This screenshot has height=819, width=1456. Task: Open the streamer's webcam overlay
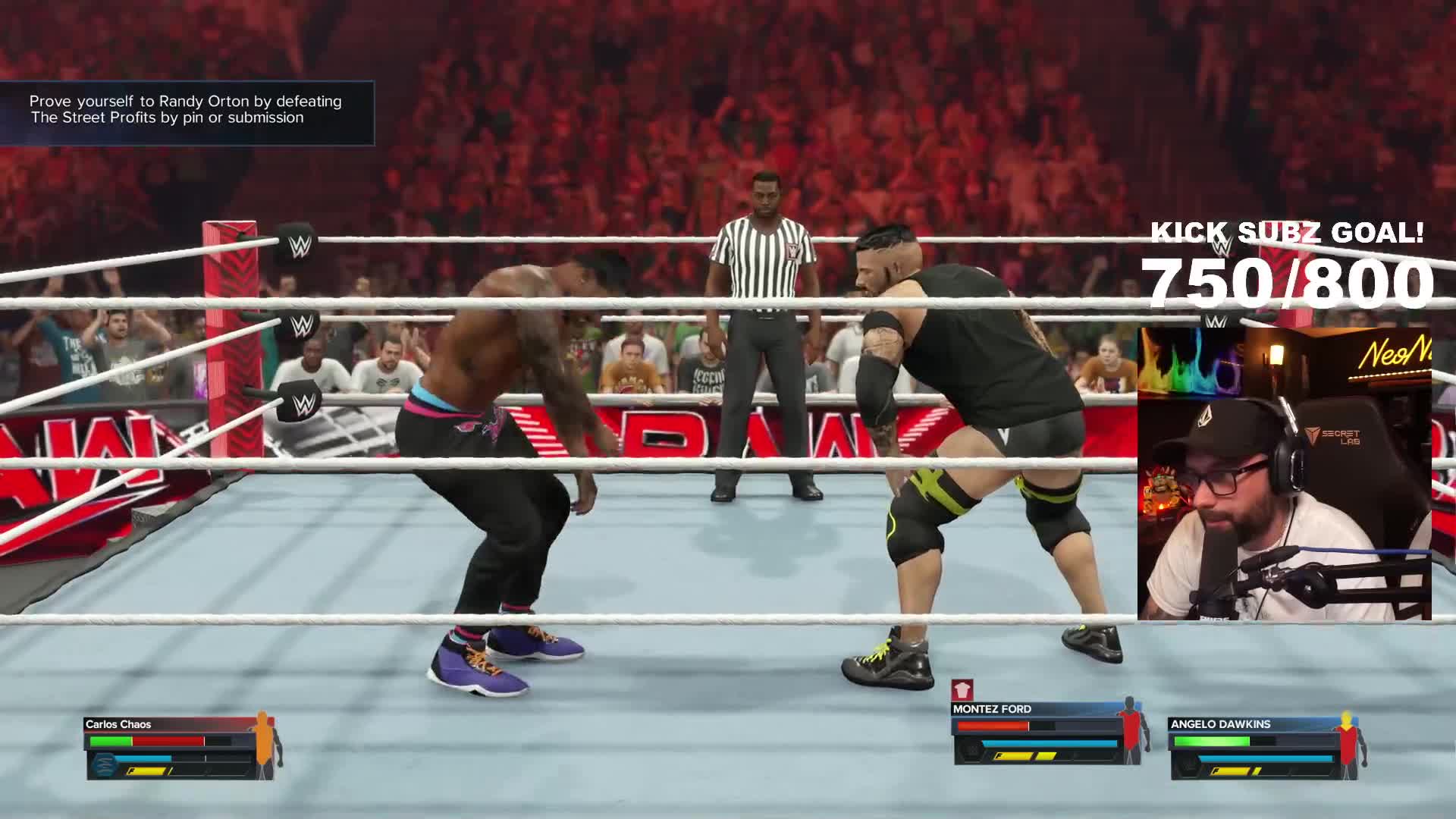click(x=1284, y=474)
